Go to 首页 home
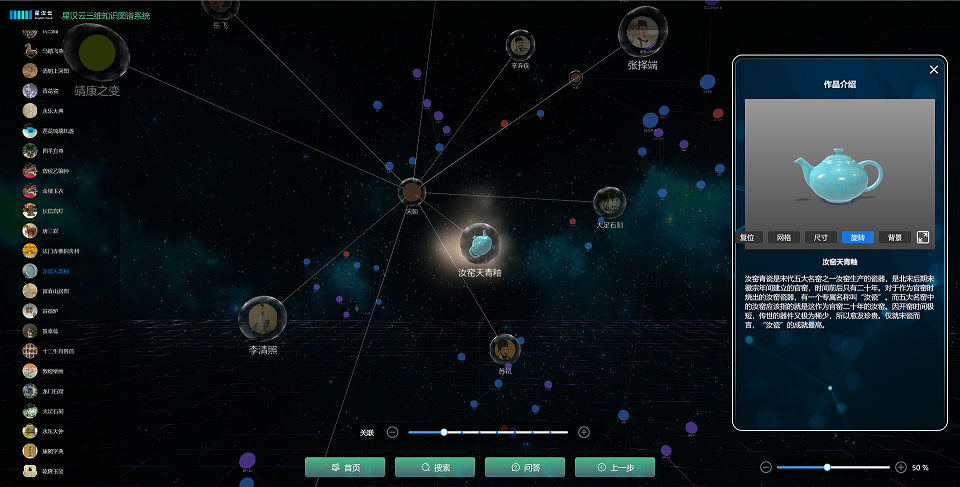 [345, 467]
